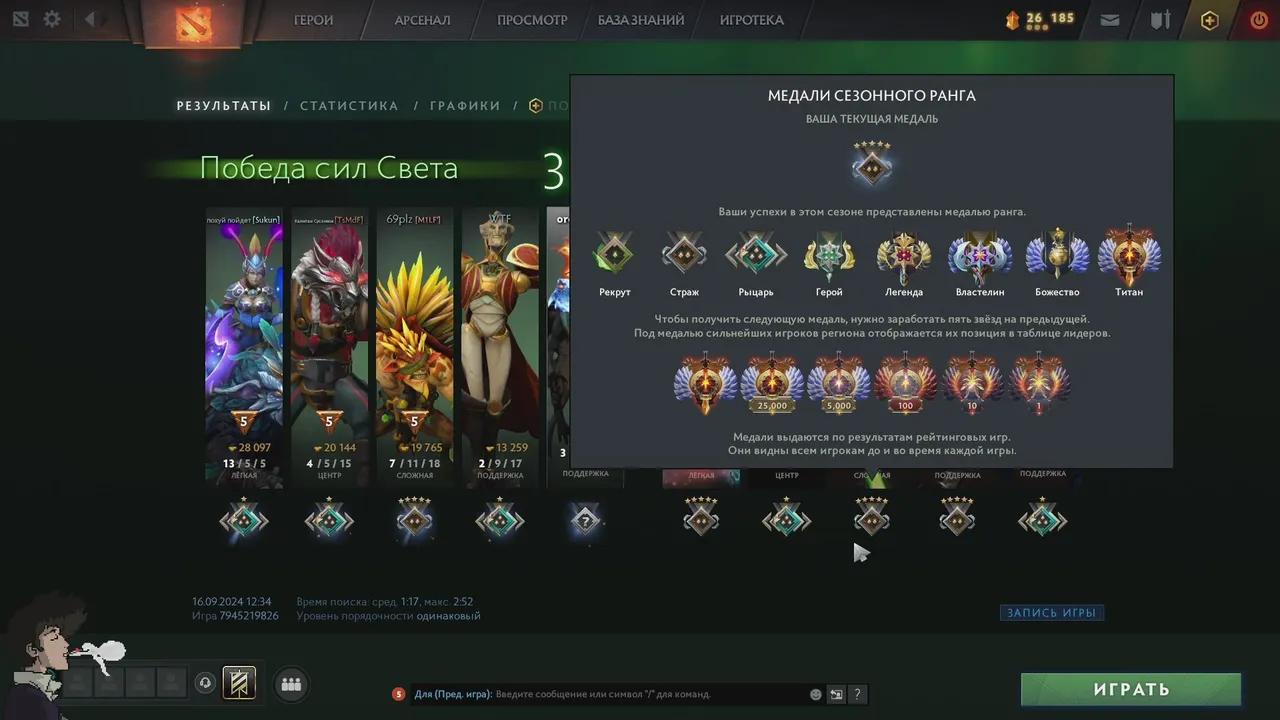Open the party friends icon near chat
The height and width of the screenshot is (720, 1280).
(x=291, y=684)
